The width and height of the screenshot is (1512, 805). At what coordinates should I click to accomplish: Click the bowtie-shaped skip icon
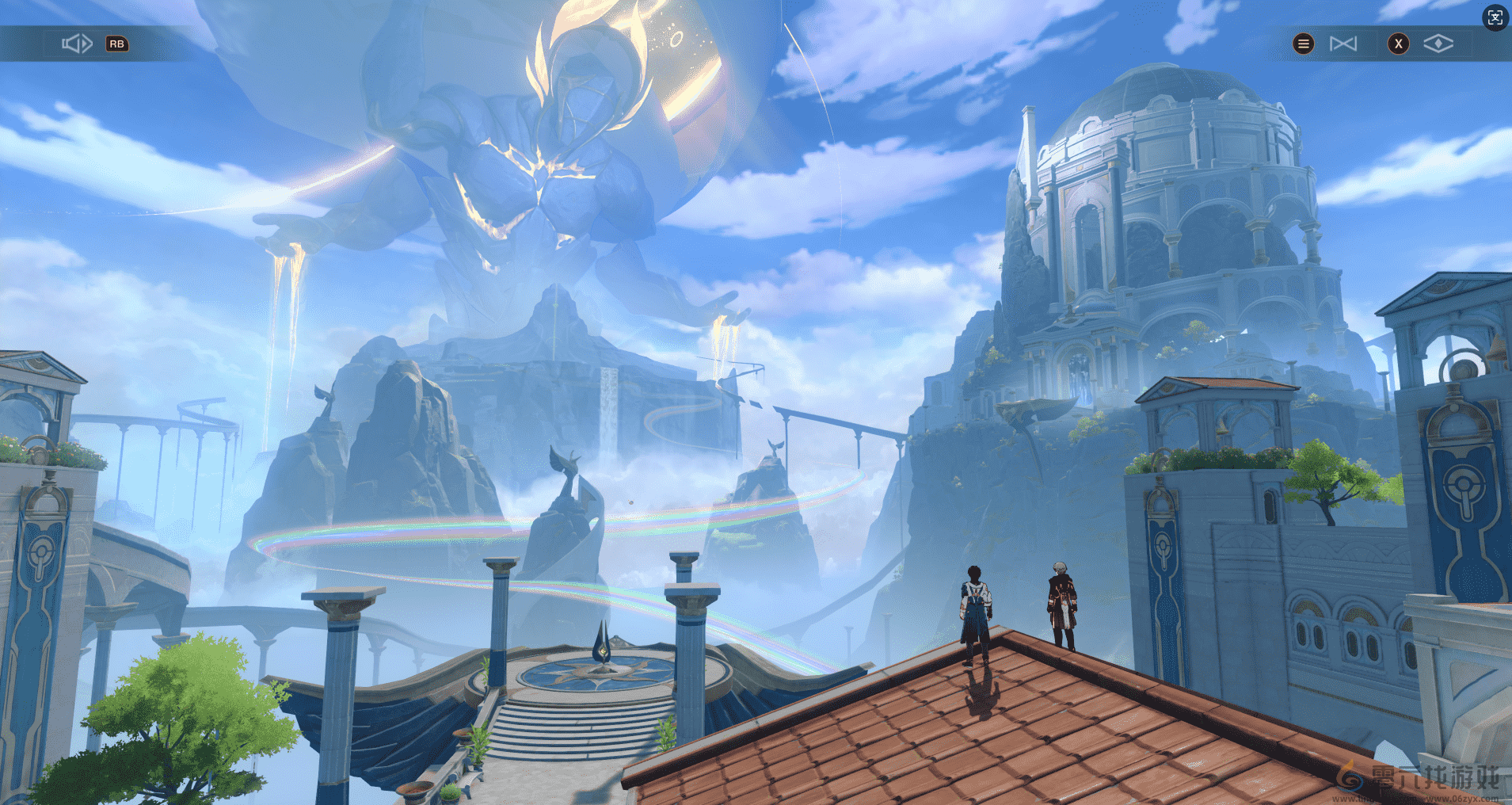tap(1343, 44)
